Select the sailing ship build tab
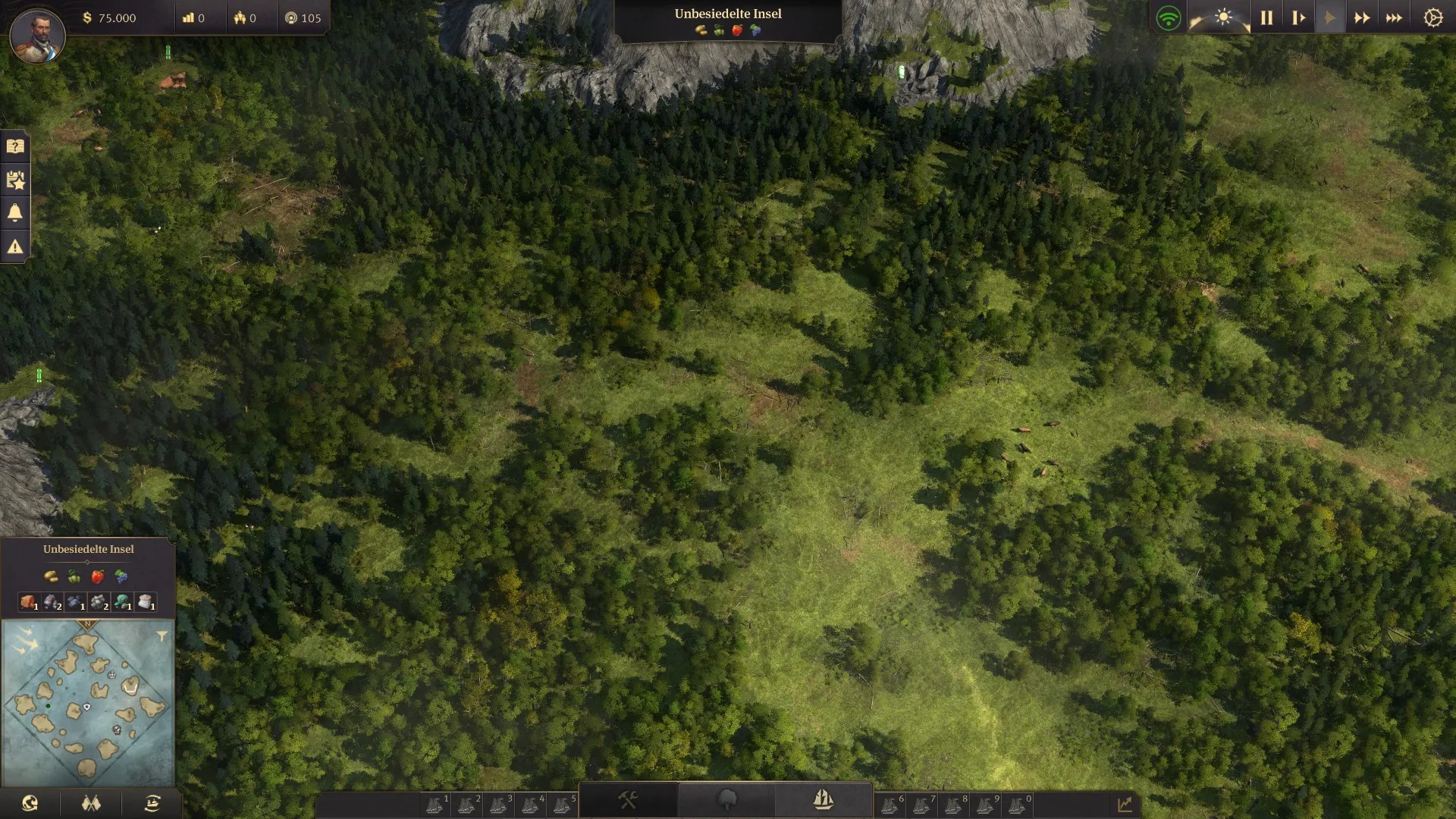1456x819 pixels. tap(823, 799)
